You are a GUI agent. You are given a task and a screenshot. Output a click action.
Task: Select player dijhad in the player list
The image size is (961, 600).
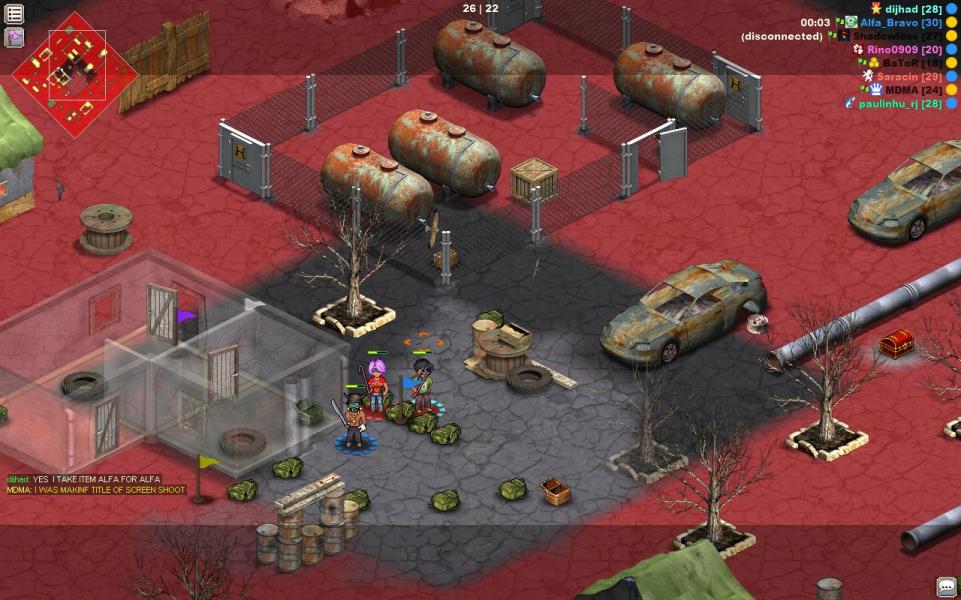click(906, 9)
